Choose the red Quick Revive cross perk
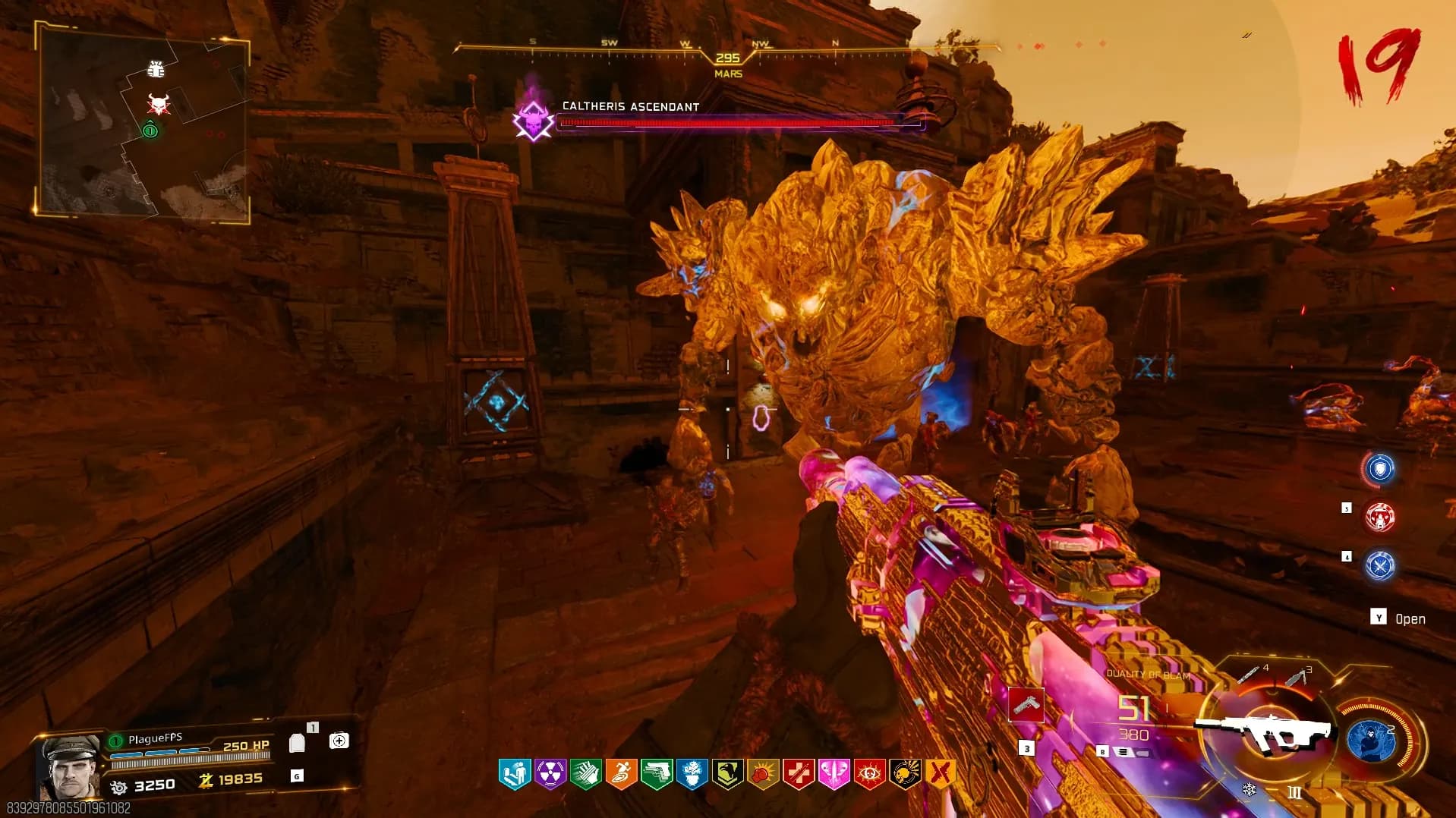This screenshot has width=1456, height=818. [799, 774]
